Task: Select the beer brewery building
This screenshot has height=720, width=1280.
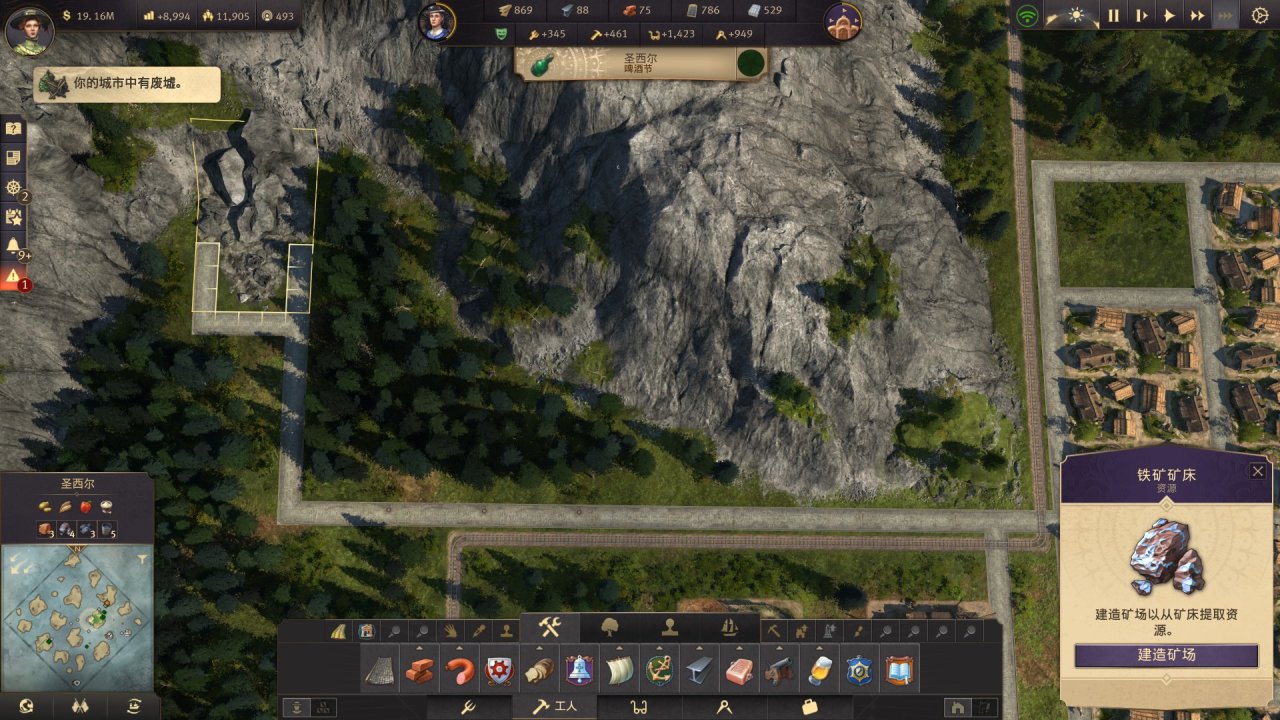Action: pos(818,670)
